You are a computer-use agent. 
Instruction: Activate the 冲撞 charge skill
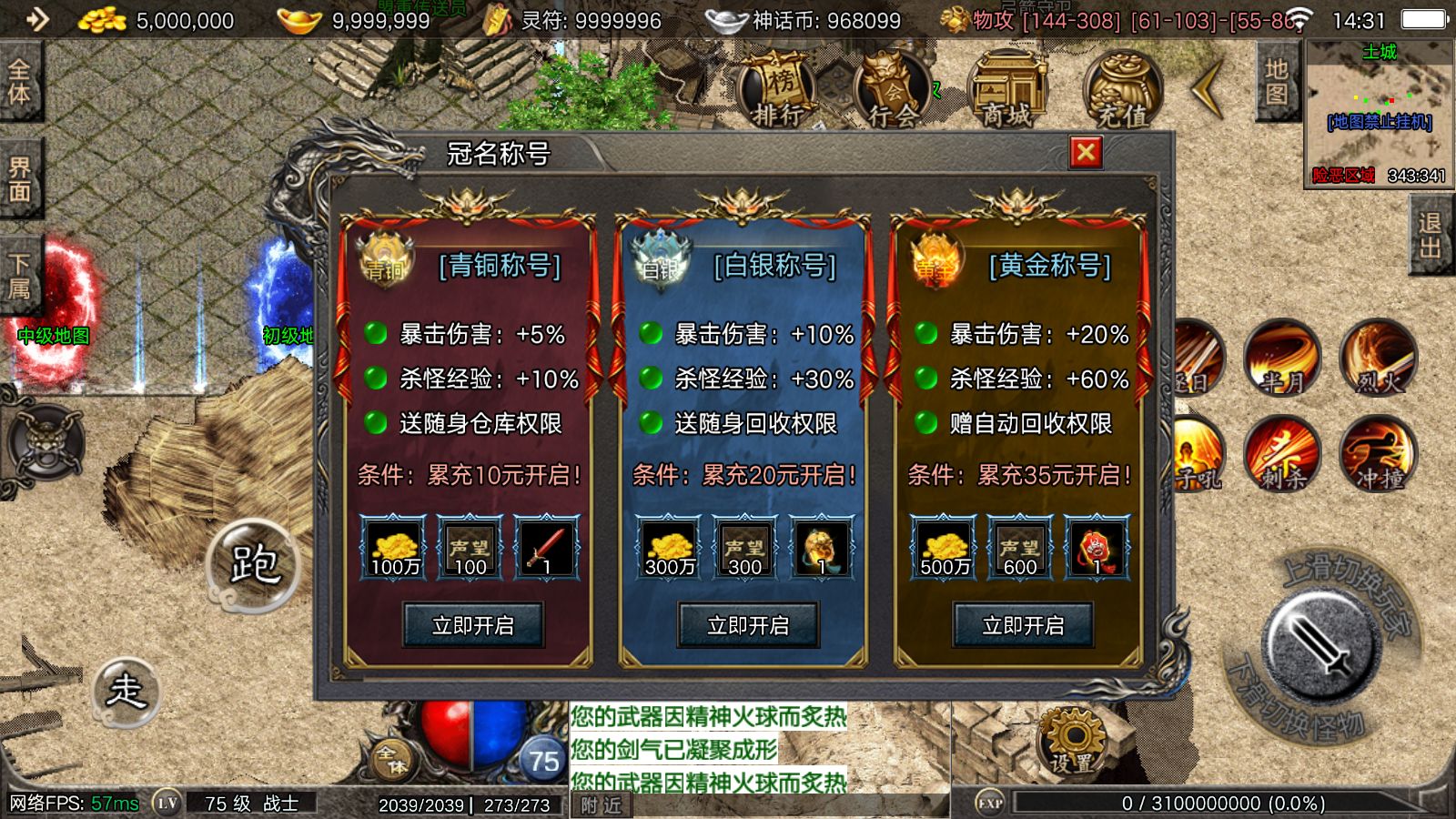coord(1378,454)
